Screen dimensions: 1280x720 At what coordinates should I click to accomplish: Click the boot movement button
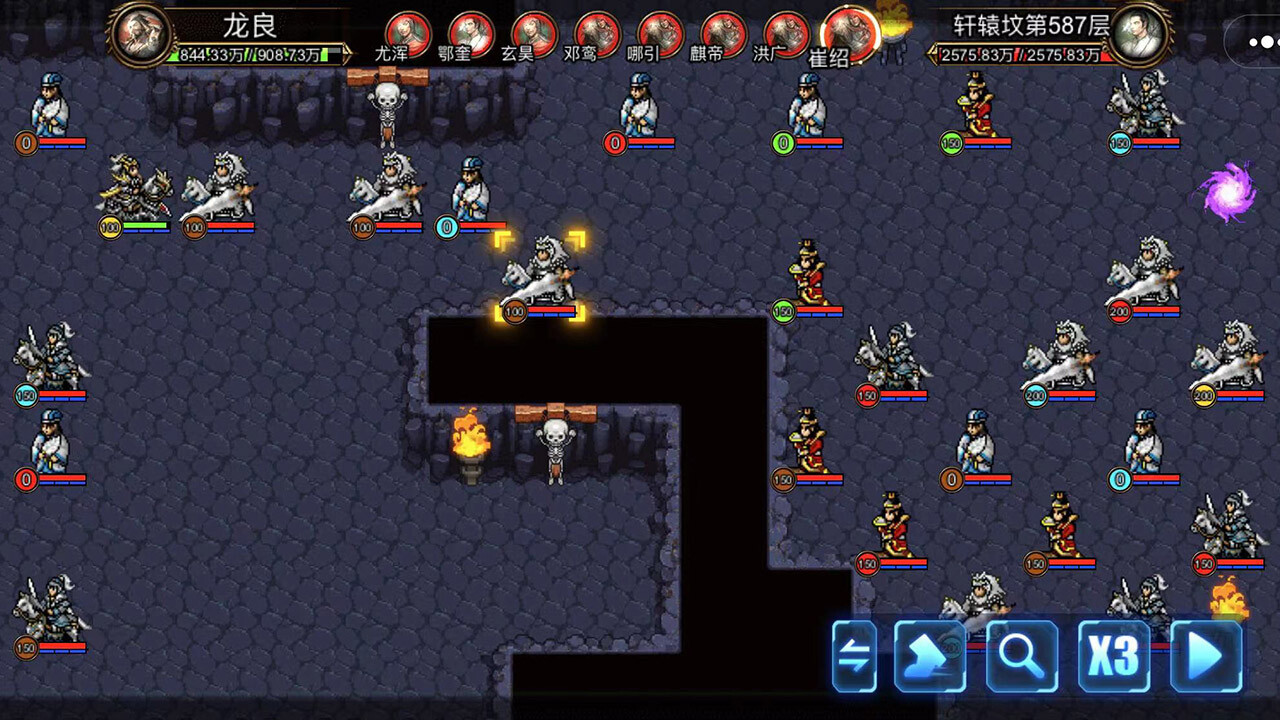pyautogui.click(x=929, y=656)
